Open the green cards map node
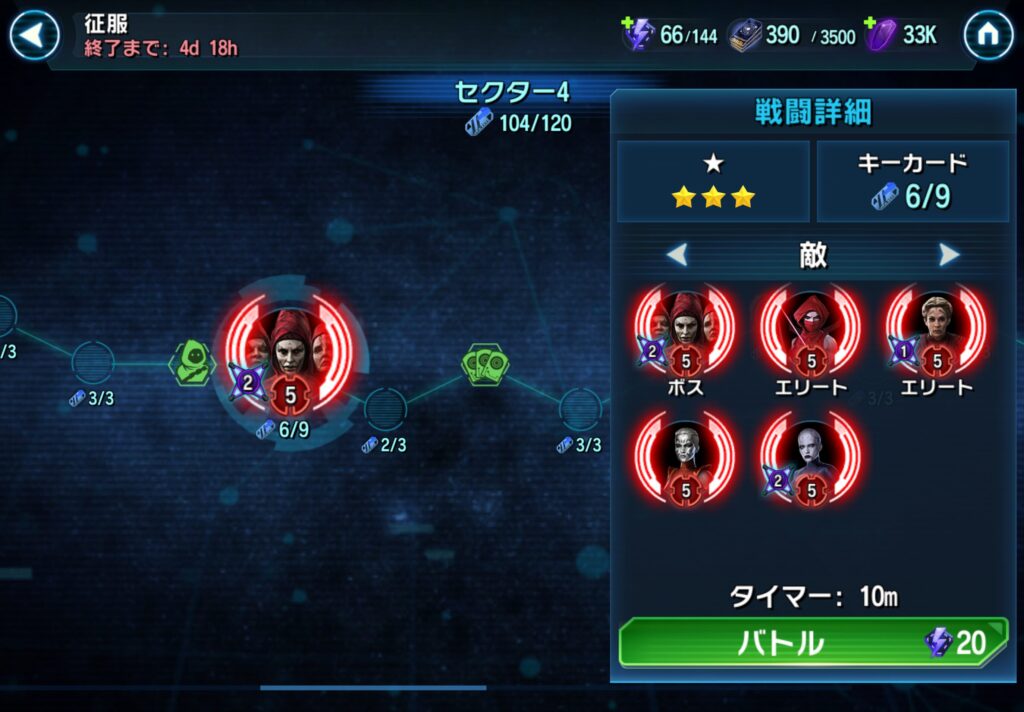The image size is (1024, 712). tap(486, 364)
